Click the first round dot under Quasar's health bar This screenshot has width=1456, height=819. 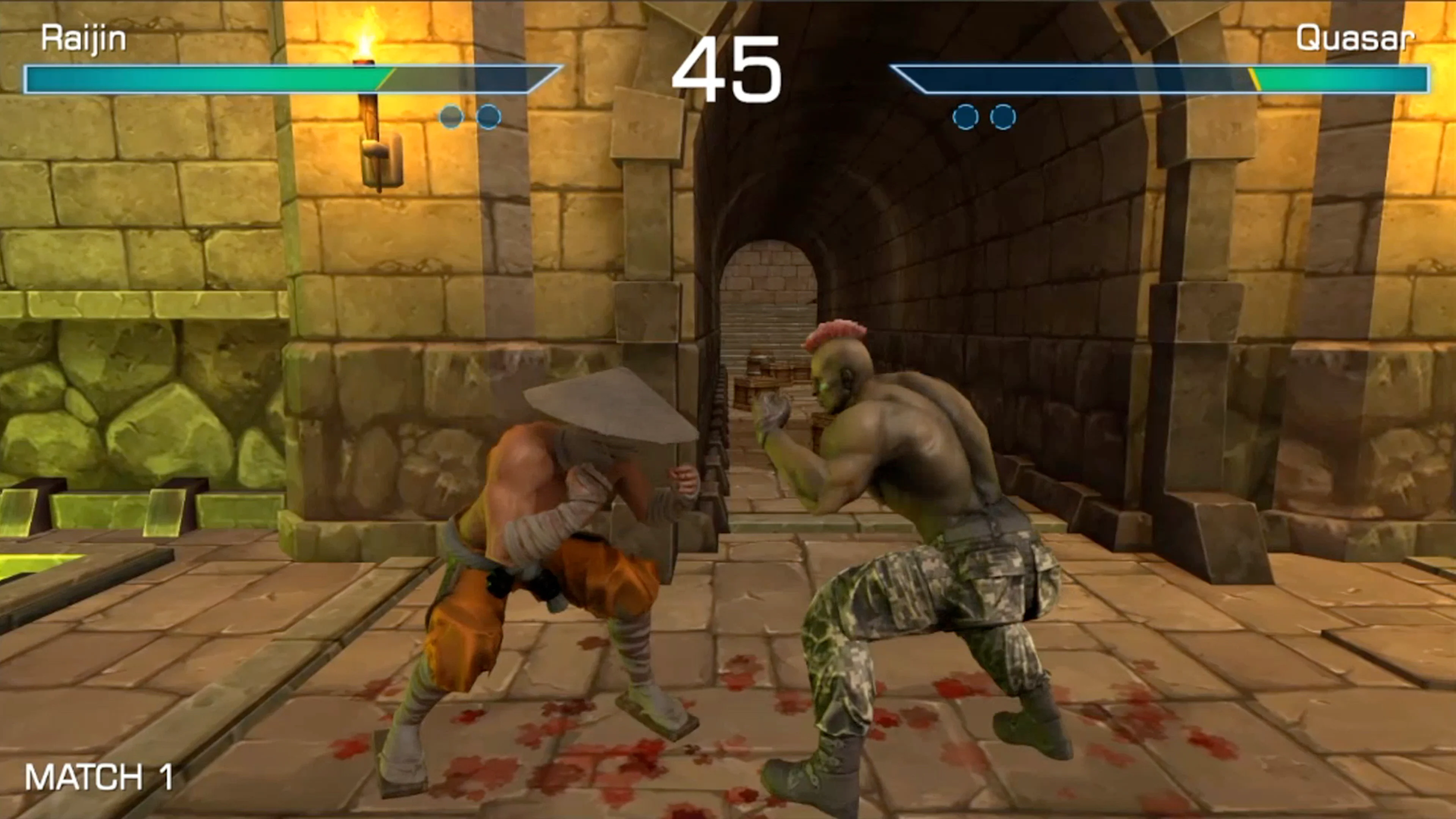pos(966,116)
